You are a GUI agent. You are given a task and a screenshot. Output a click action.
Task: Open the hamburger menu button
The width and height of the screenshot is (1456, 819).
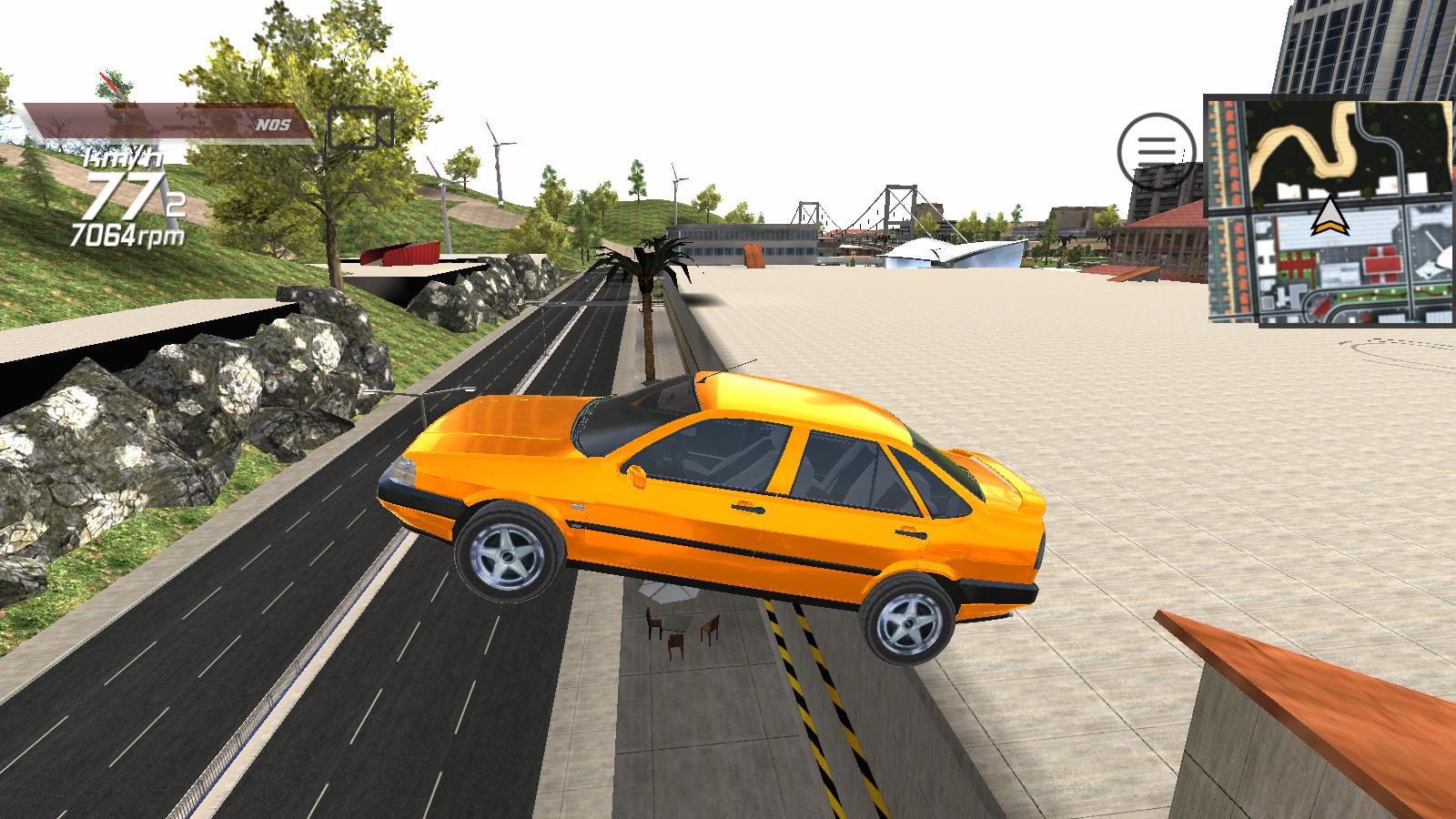coord(1157,147)
